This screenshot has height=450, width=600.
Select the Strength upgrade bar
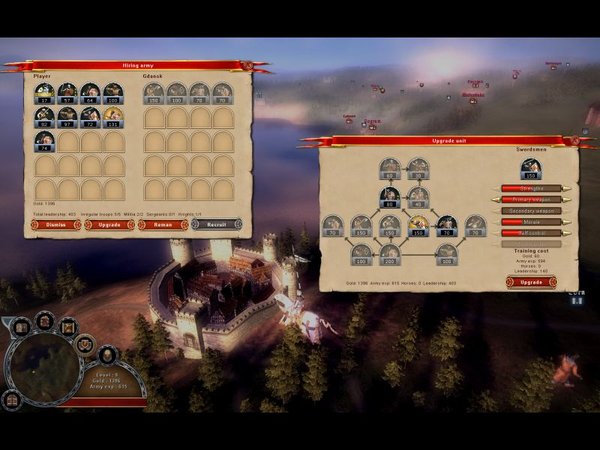click(530, 187)
